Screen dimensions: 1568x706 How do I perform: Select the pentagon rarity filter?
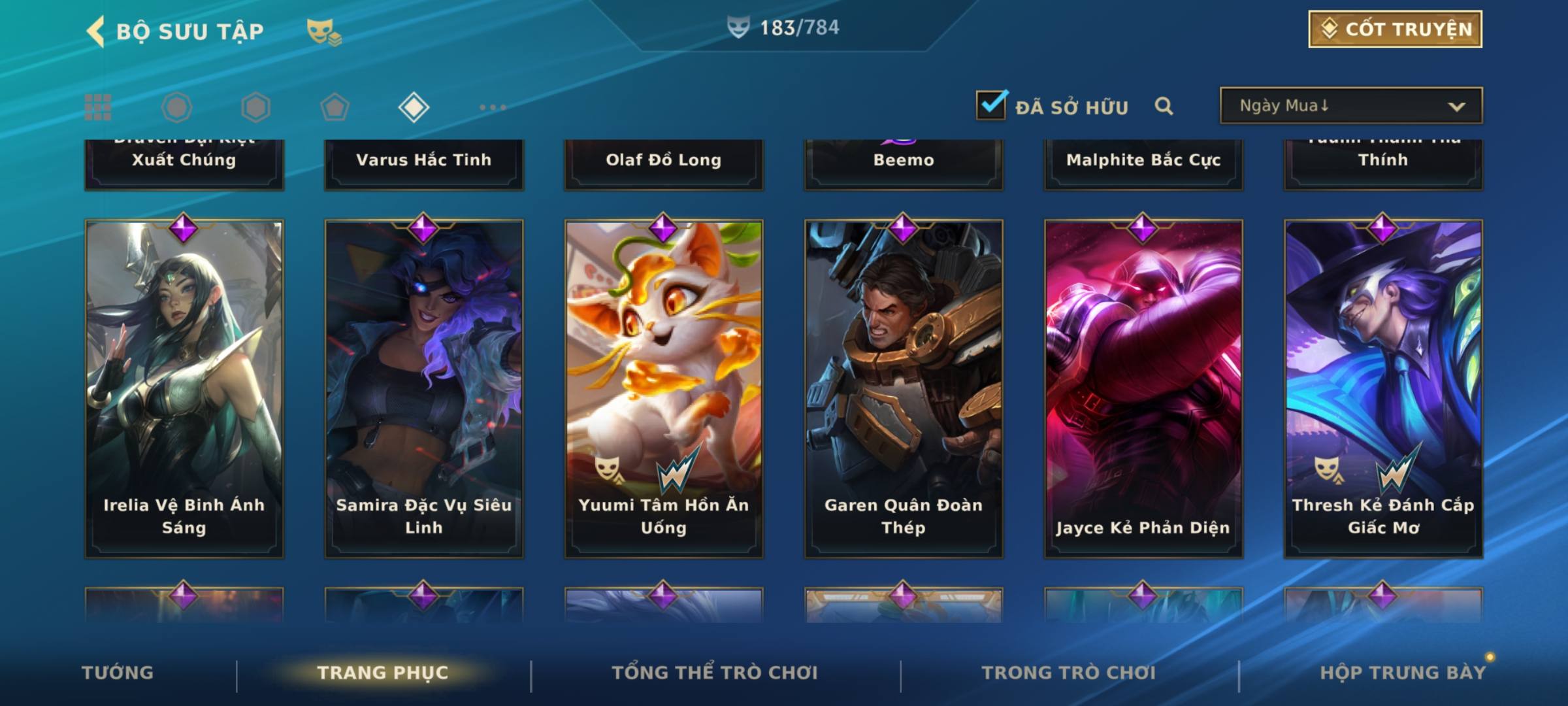(x=335, y=107)
